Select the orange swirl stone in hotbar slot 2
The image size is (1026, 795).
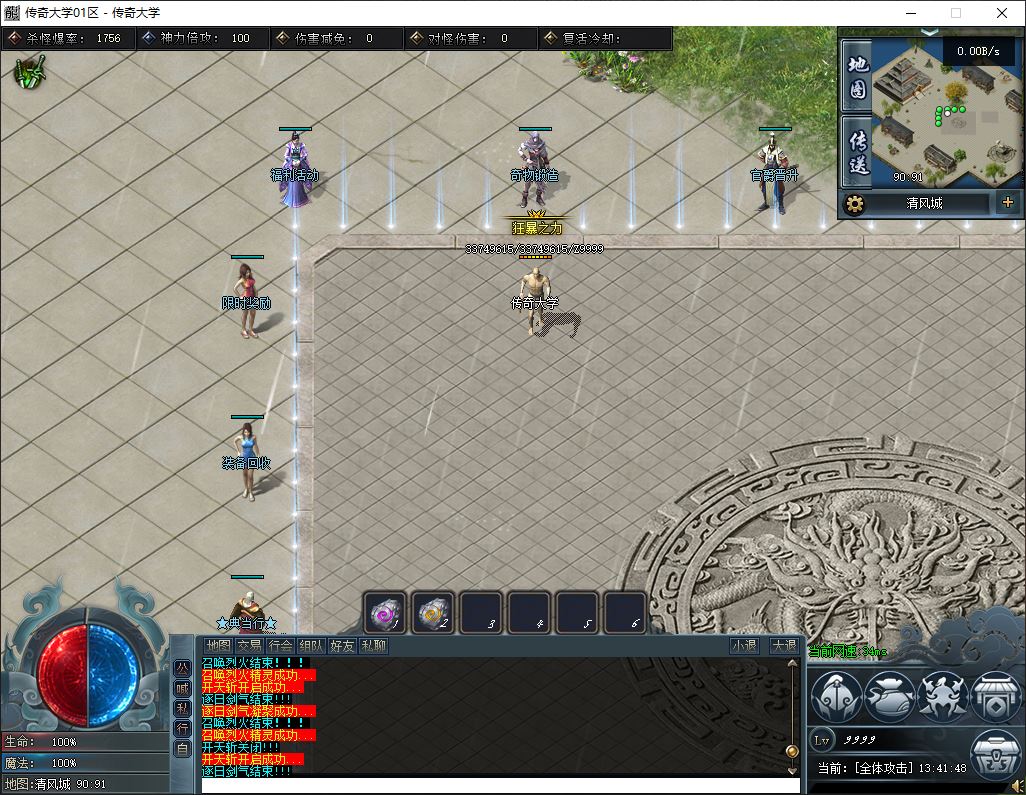pyautogui.click(x=432, y=612)
